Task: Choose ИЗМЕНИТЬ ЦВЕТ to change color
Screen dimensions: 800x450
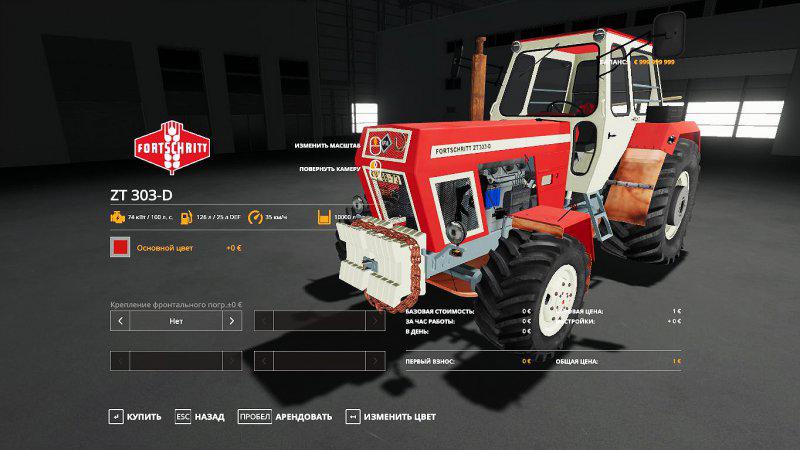Action: [x=390, y=416]
